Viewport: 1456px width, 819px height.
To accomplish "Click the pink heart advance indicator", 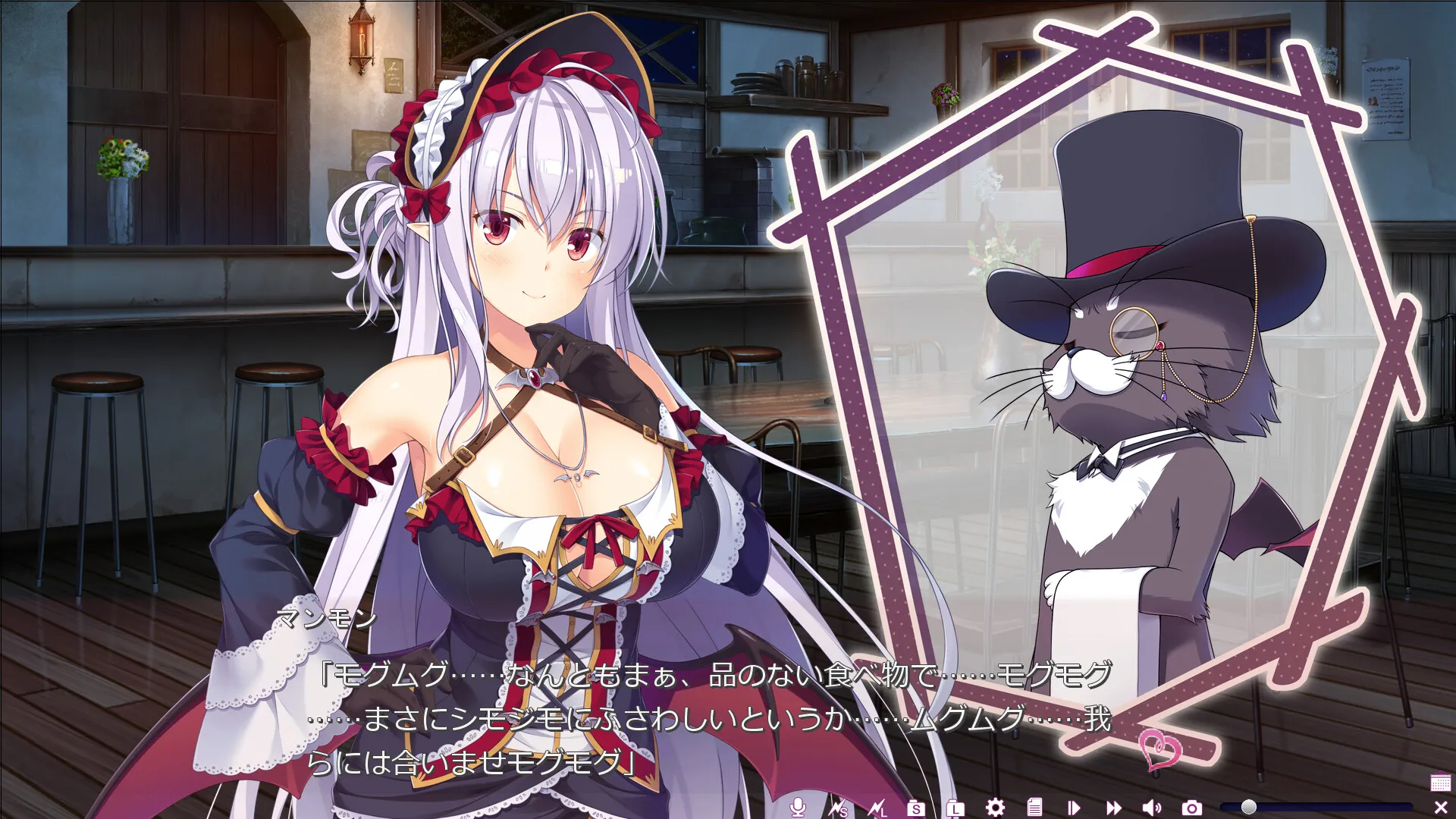I will (x=1160, y=749).
